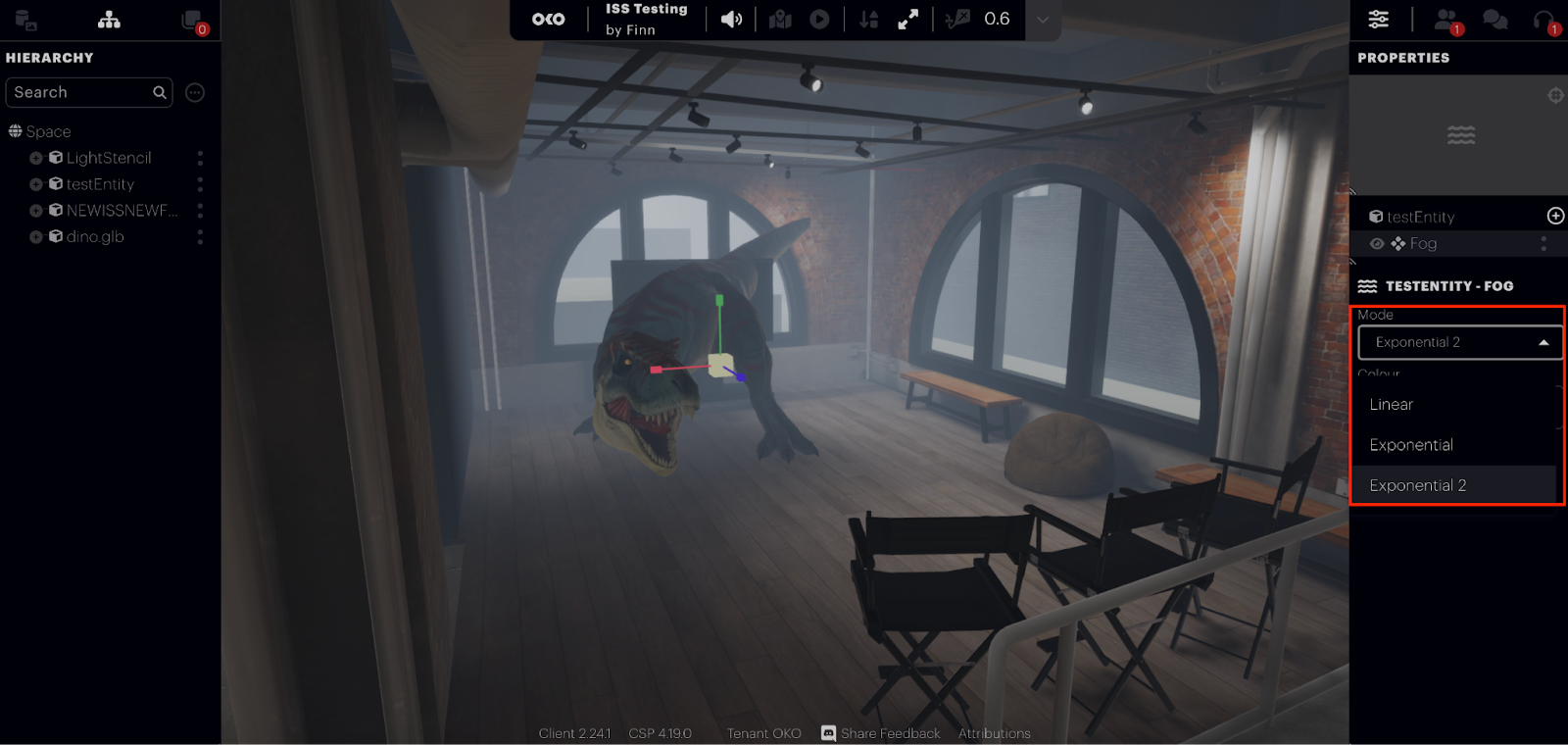Select dino.glb in the hierarchy tree

click(95, 237)
